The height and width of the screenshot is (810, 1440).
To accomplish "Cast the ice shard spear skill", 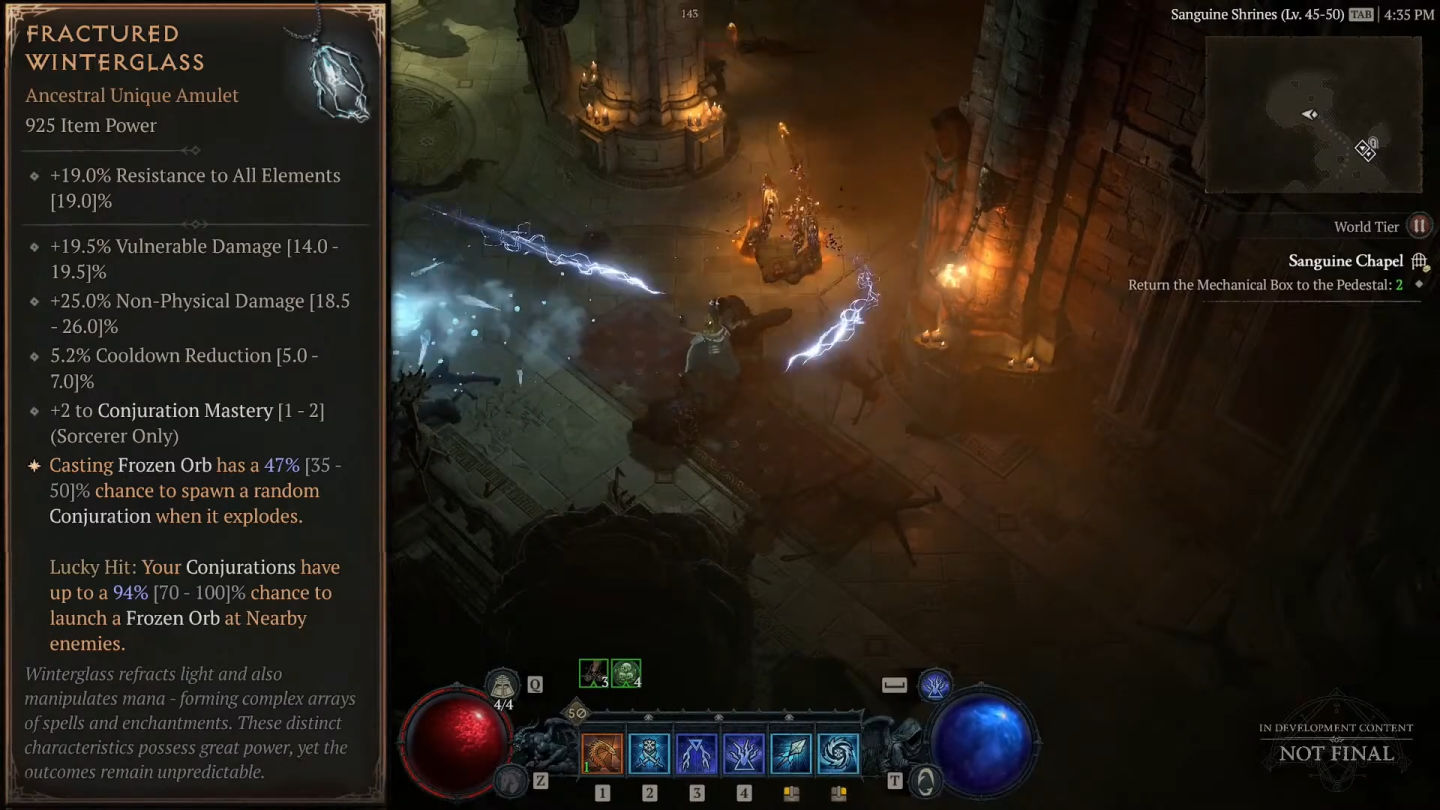I will point(791,754).
